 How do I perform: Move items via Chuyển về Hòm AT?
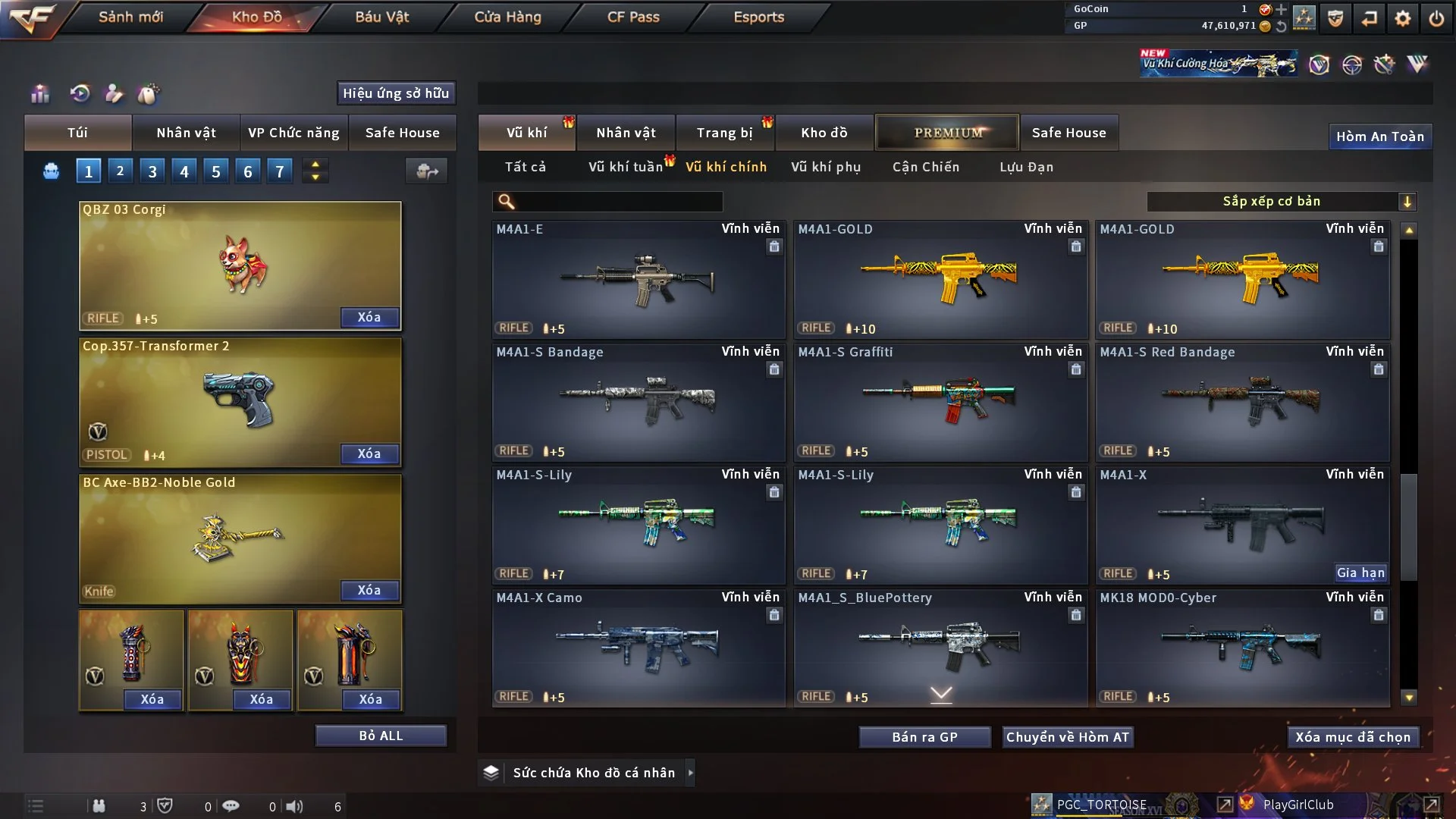point(1068,737)
